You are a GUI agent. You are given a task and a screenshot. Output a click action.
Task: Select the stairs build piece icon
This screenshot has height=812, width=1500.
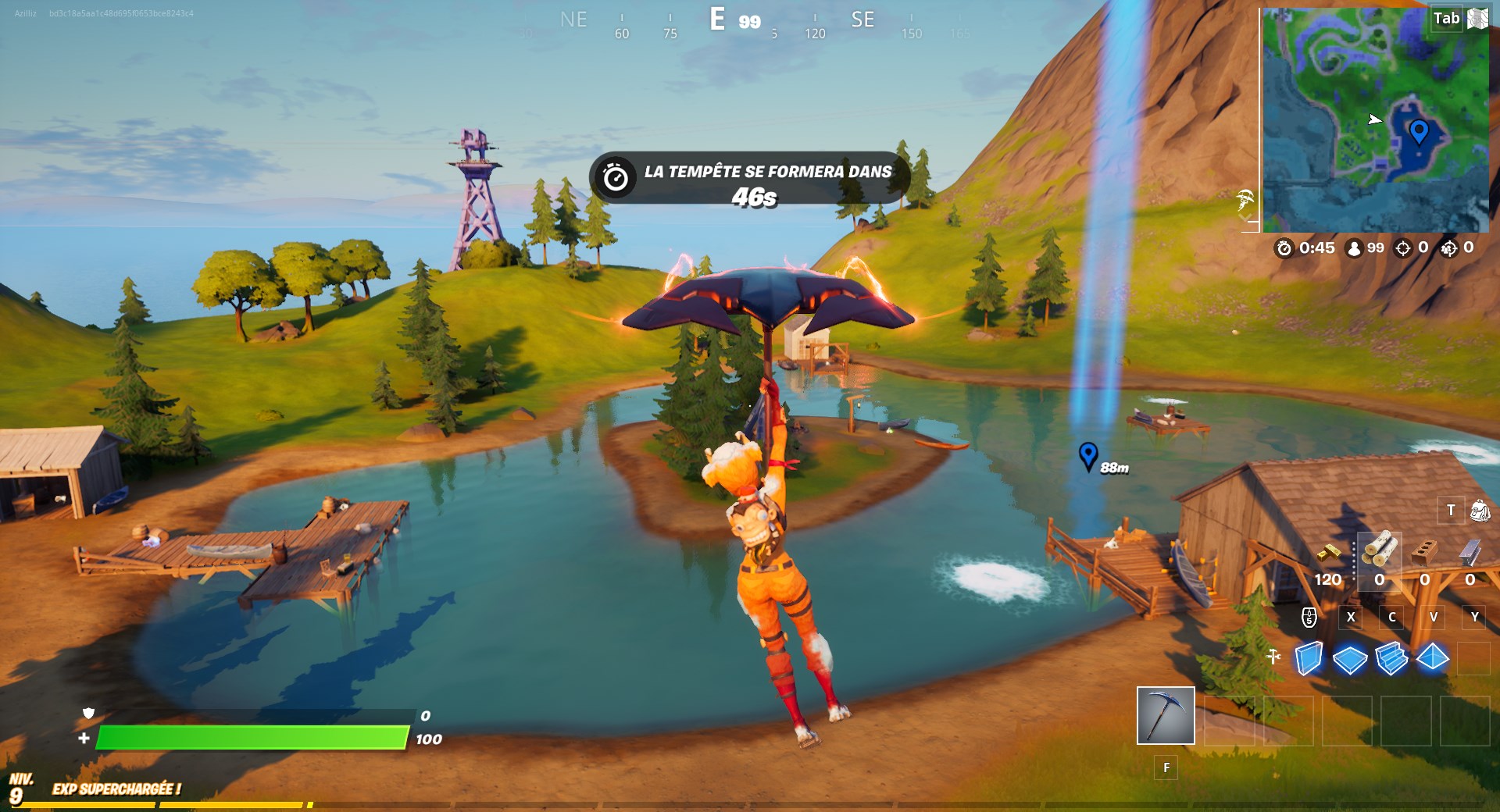[x=1391, y=659]
